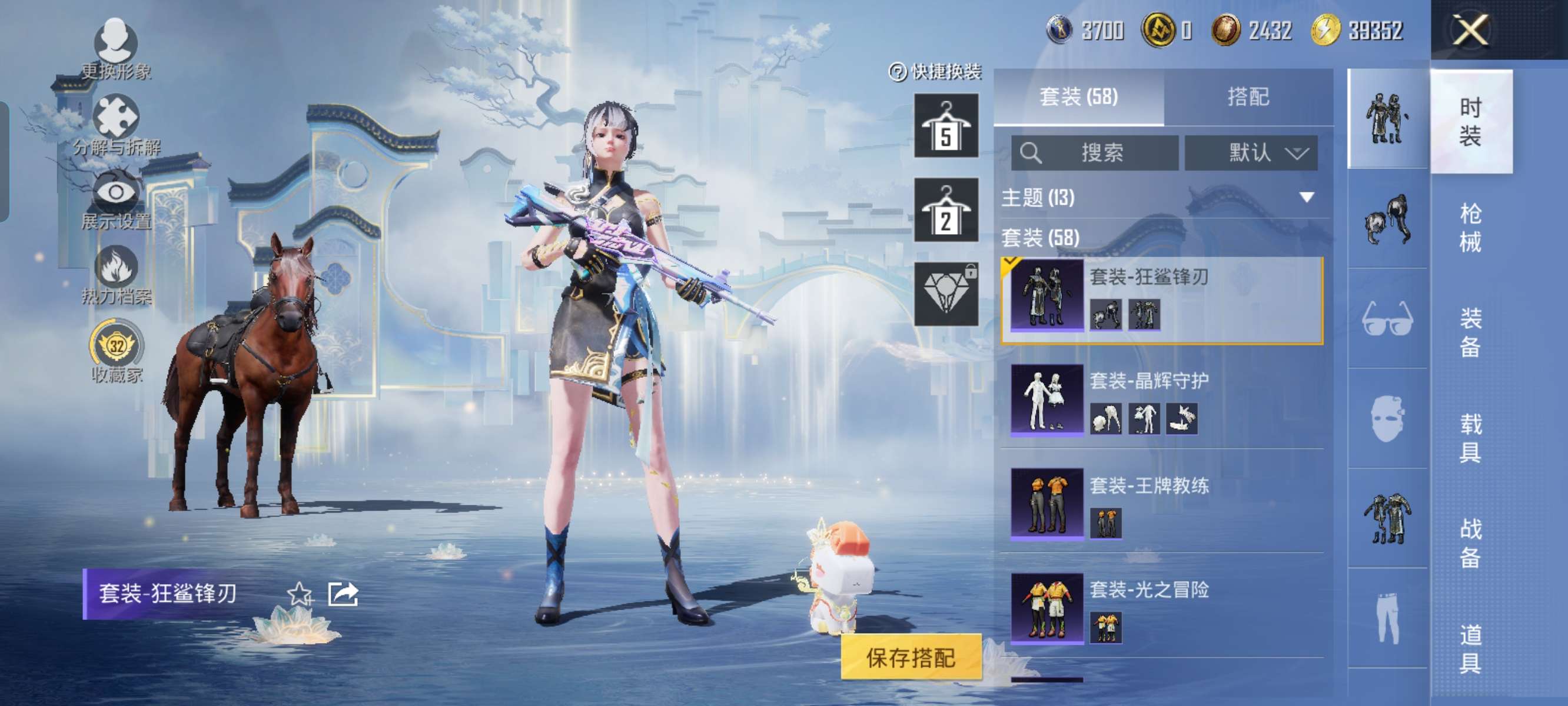The width and height of the screenshot is (1568, 706).
Task: Select the glasses accessory filter
Action: point(1387,318)
